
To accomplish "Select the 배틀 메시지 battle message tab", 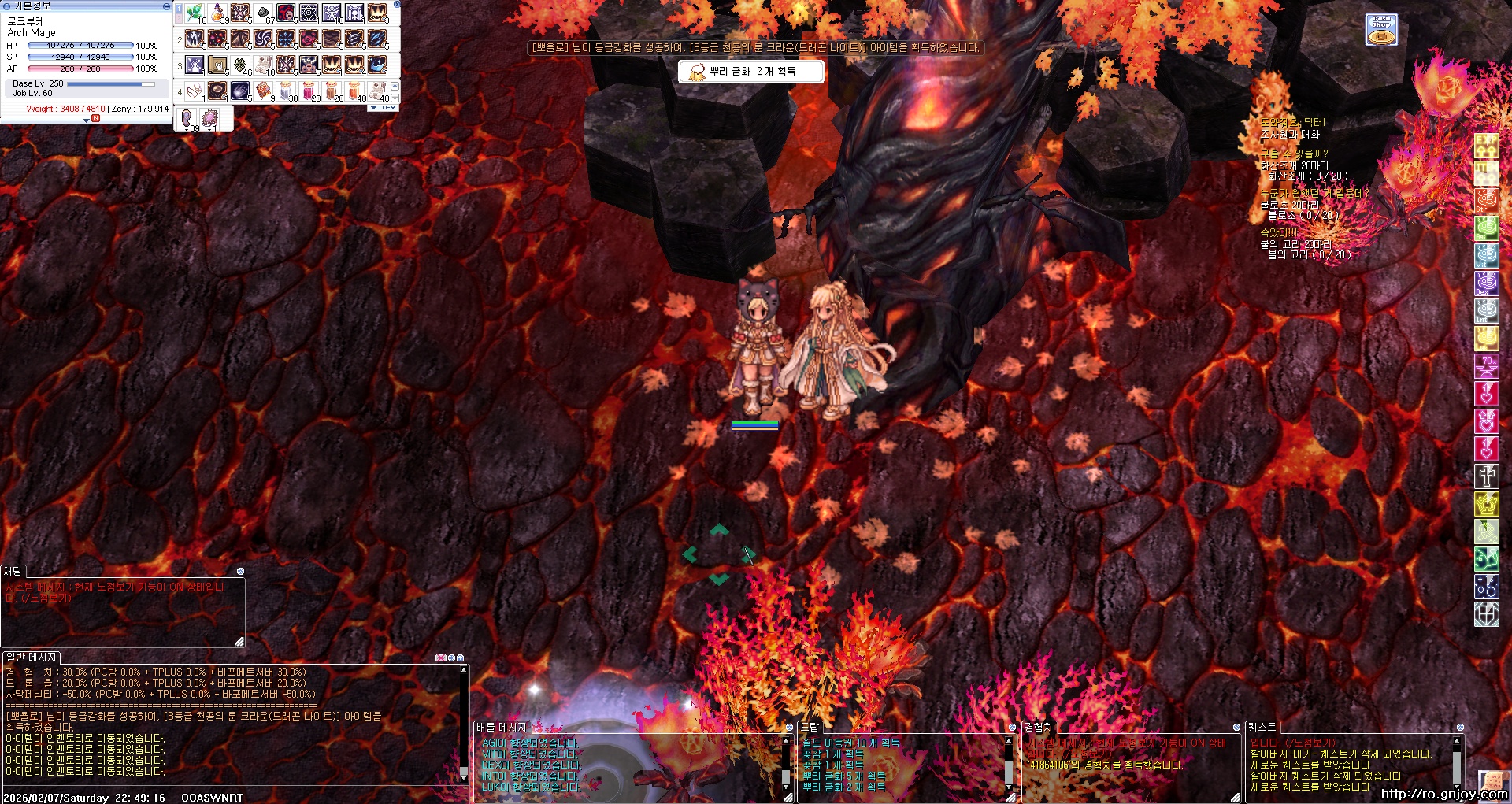I will click(x=501, y=727).
